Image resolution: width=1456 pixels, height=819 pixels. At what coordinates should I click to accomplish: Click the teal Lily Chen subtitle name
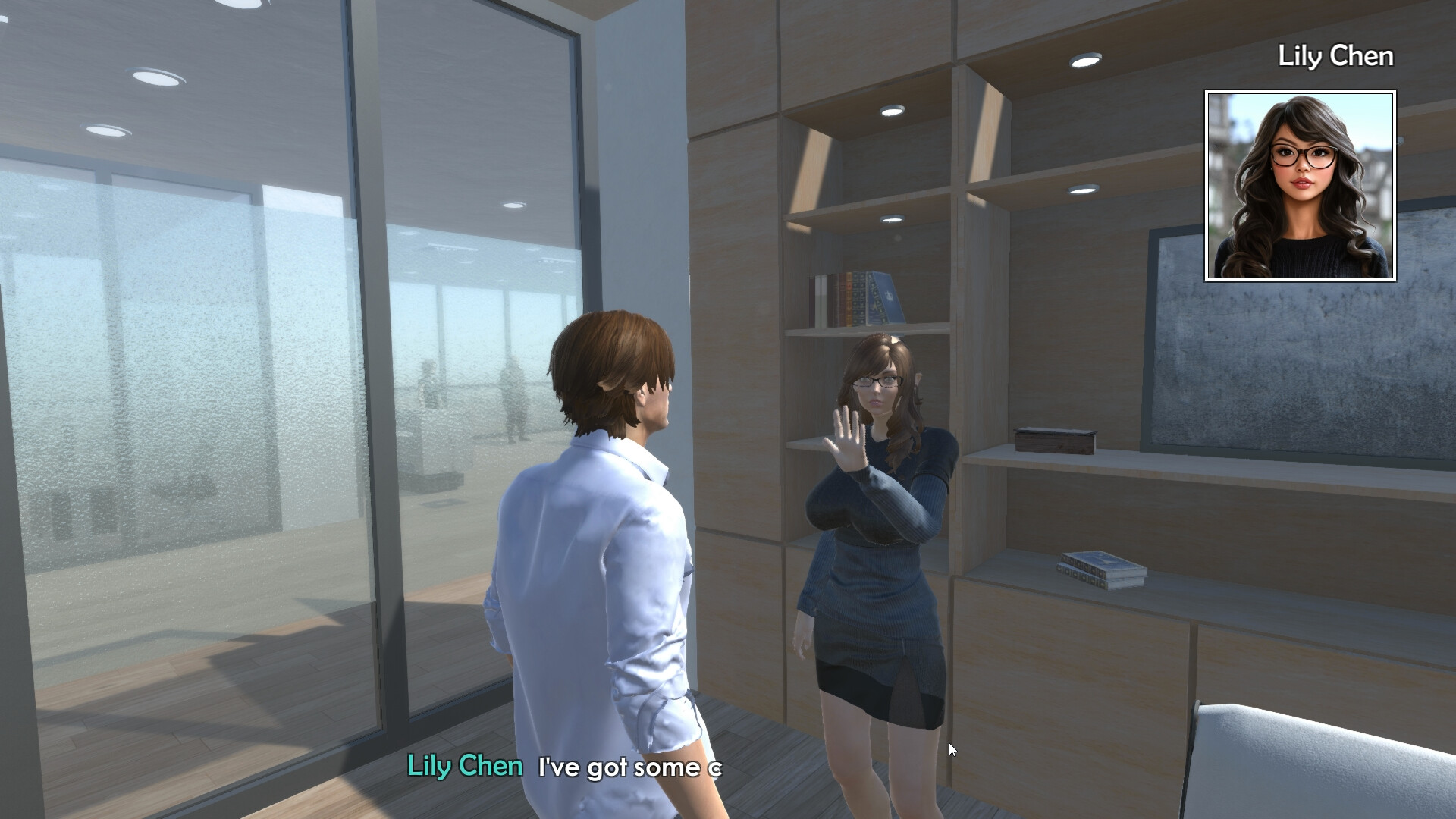(464, 767)
